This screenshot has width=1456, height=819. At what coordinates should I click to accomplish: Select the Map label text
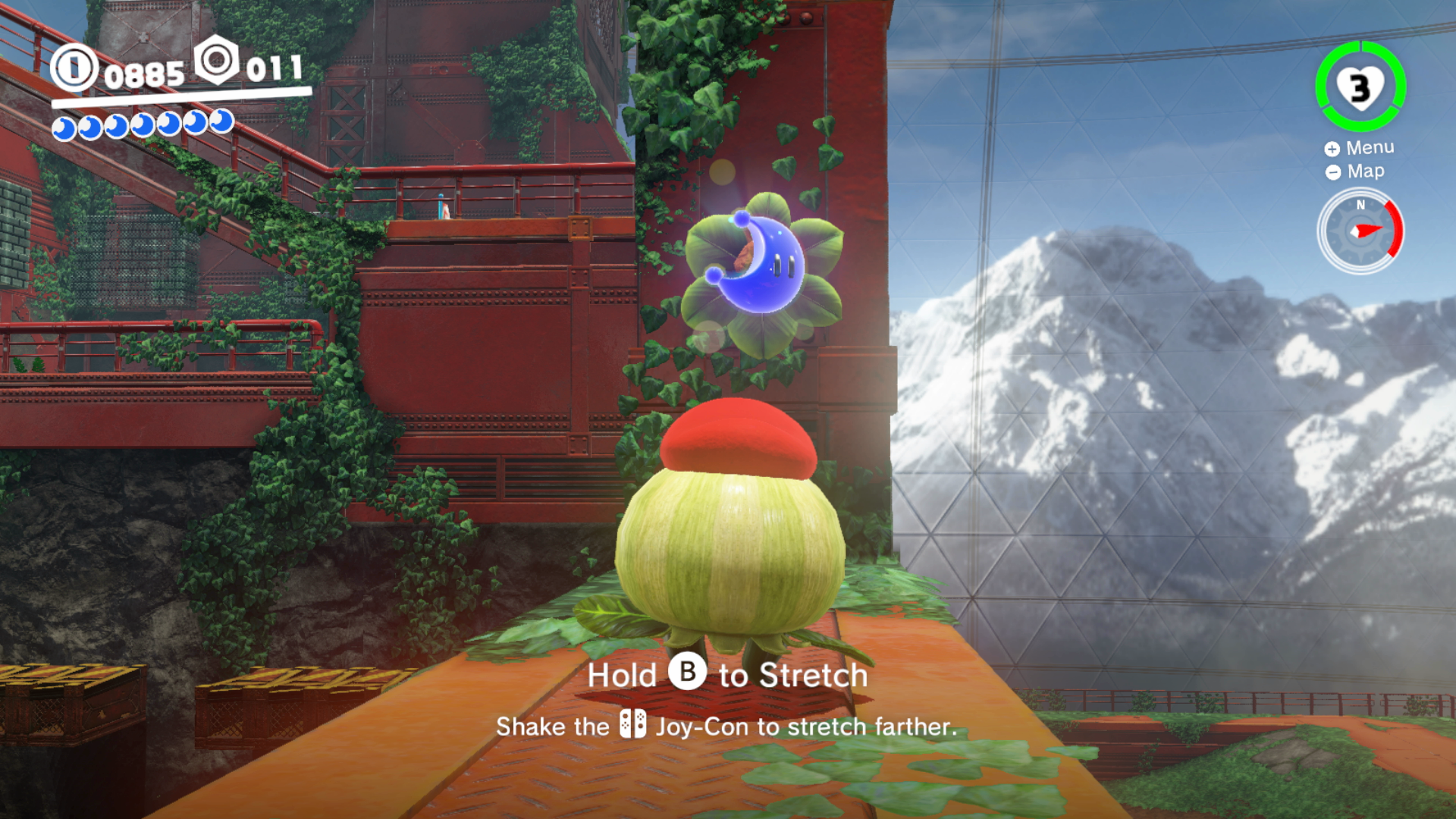[1365, 171]
